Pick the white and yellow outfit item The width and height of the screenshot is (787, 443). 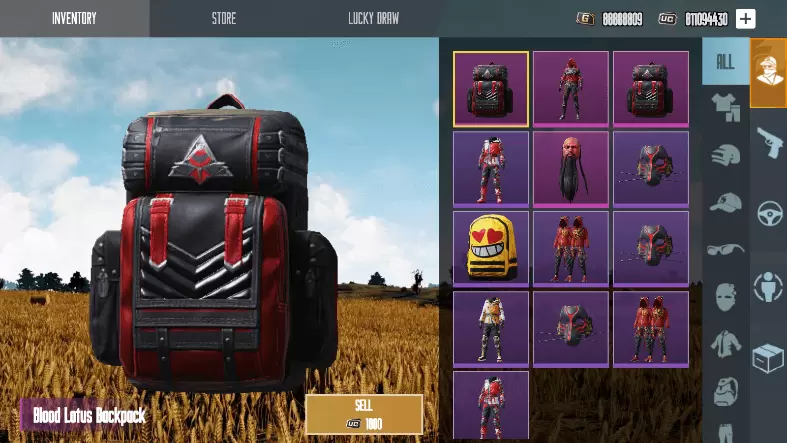point(491,327)
